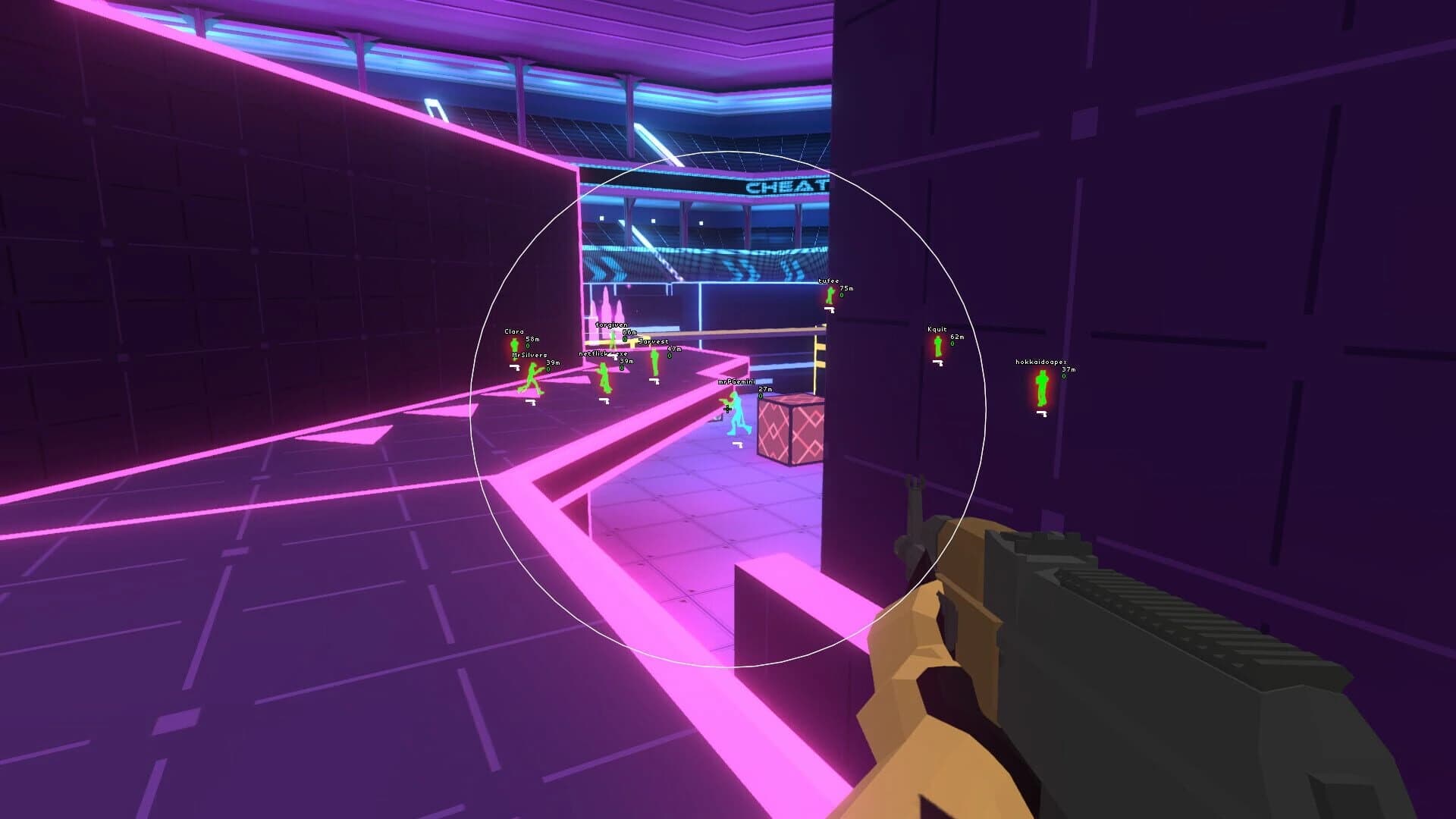Screen dimensions: 1456x819
Task: Click the pistol icon under Jarvest
Action: point(654,381)
